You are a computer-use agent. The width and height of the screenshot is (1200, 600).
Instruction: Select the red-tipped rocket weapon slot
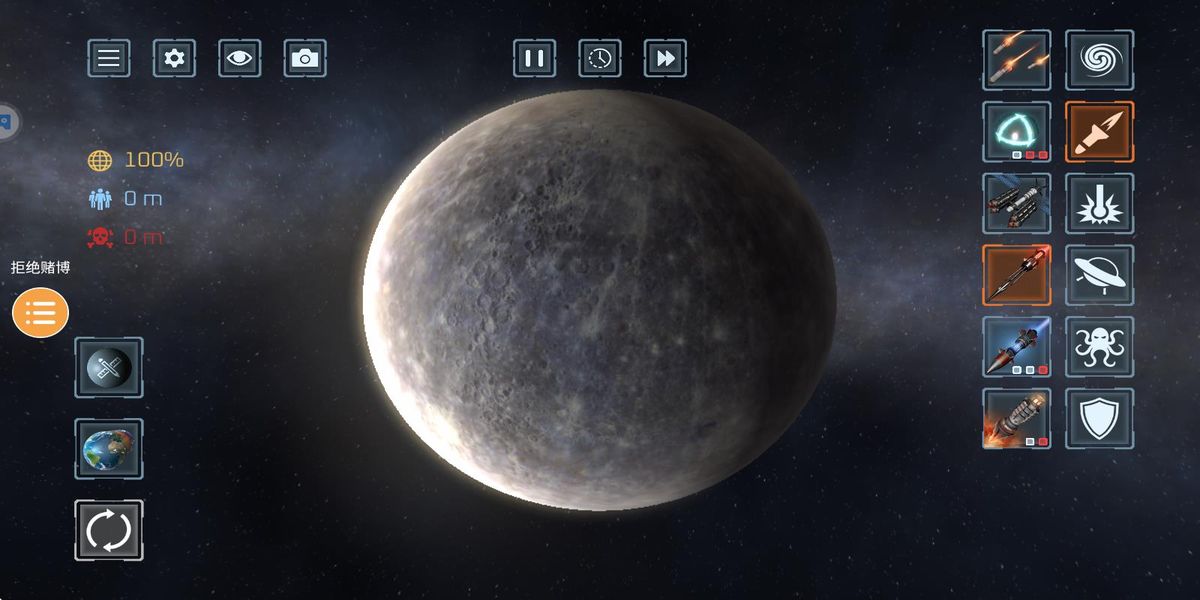click(1016, 275)
